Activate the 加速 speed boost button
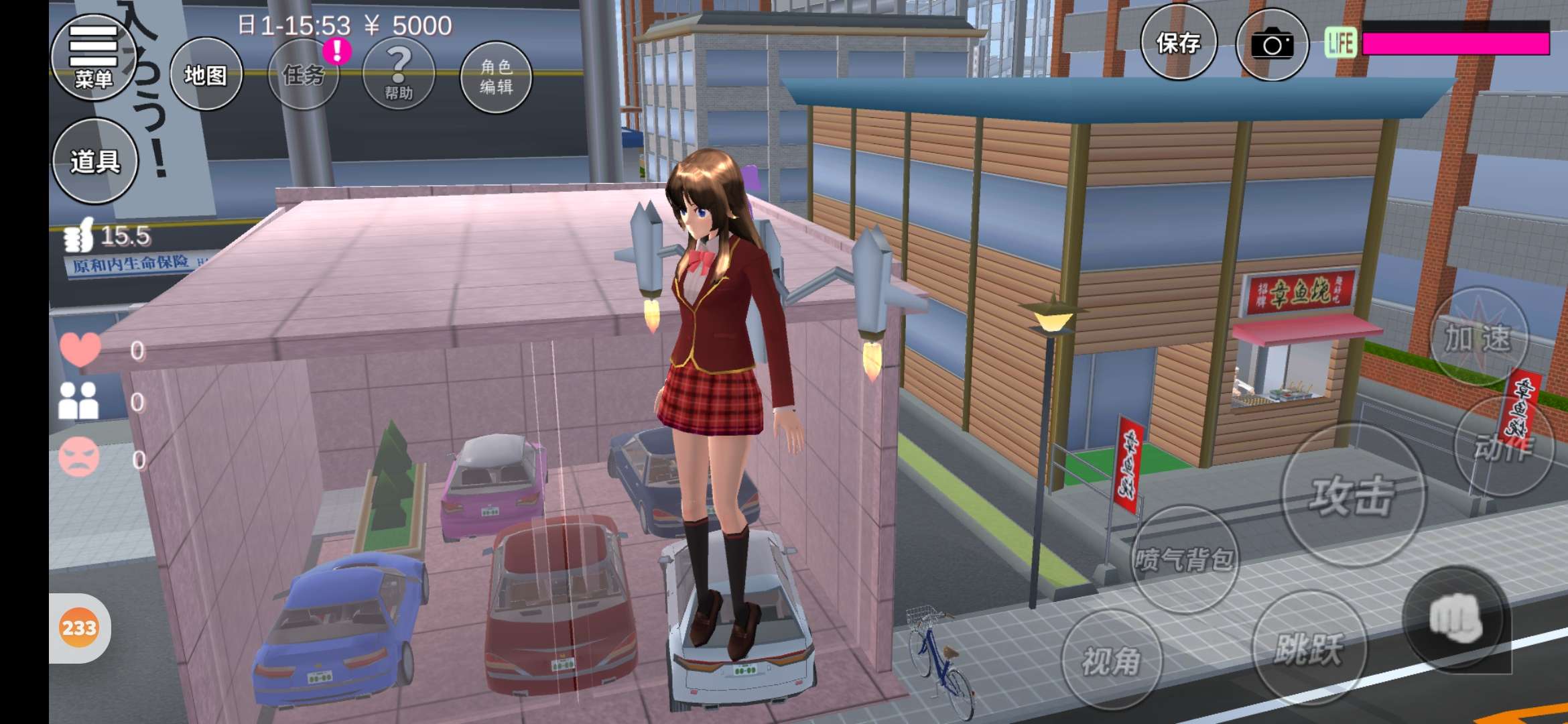 pos(1479,337)
